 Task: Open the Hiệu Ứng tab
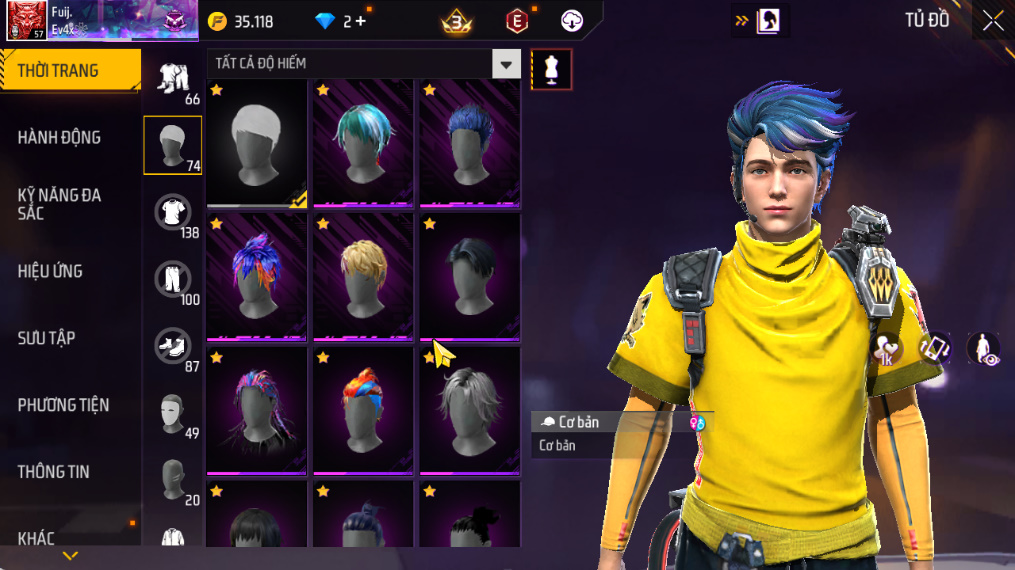(x=50, y=271)
